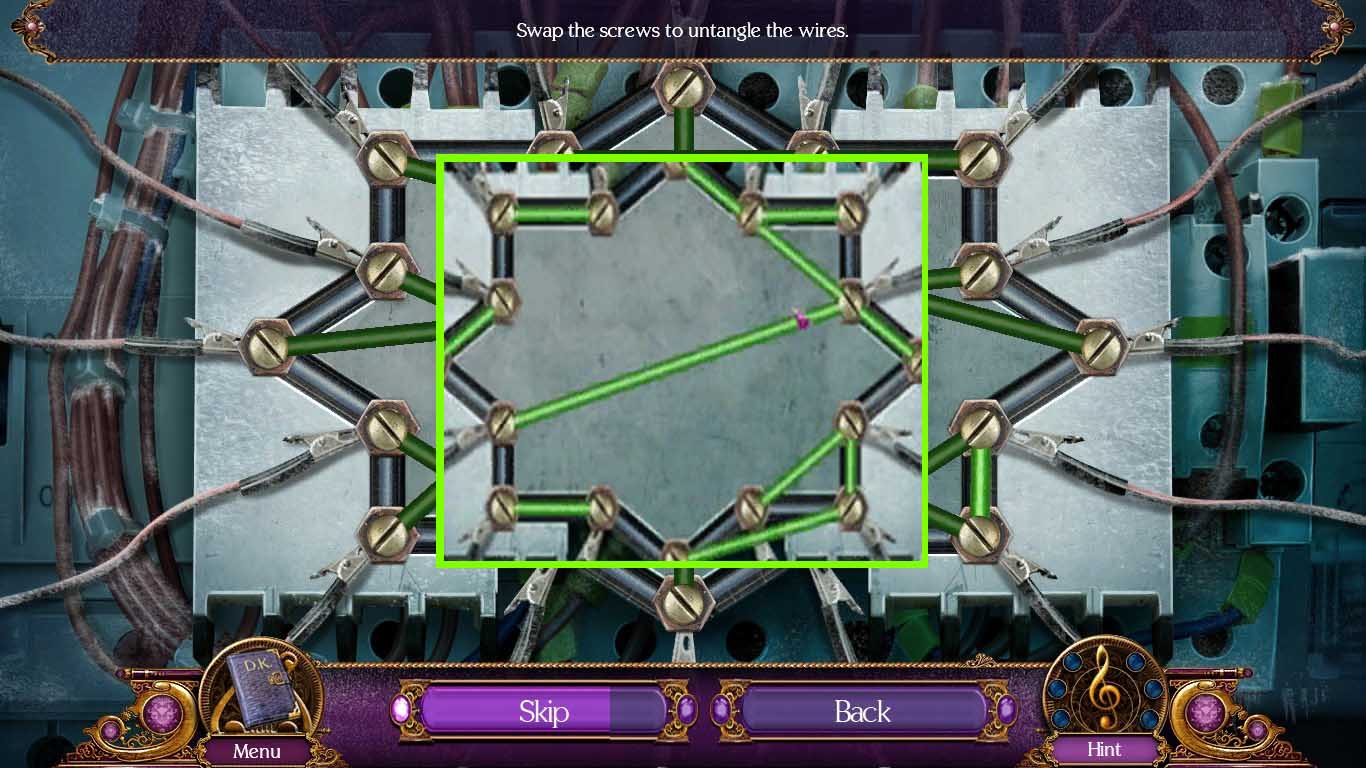Use the treble clef Hint

pos(1104,690)
